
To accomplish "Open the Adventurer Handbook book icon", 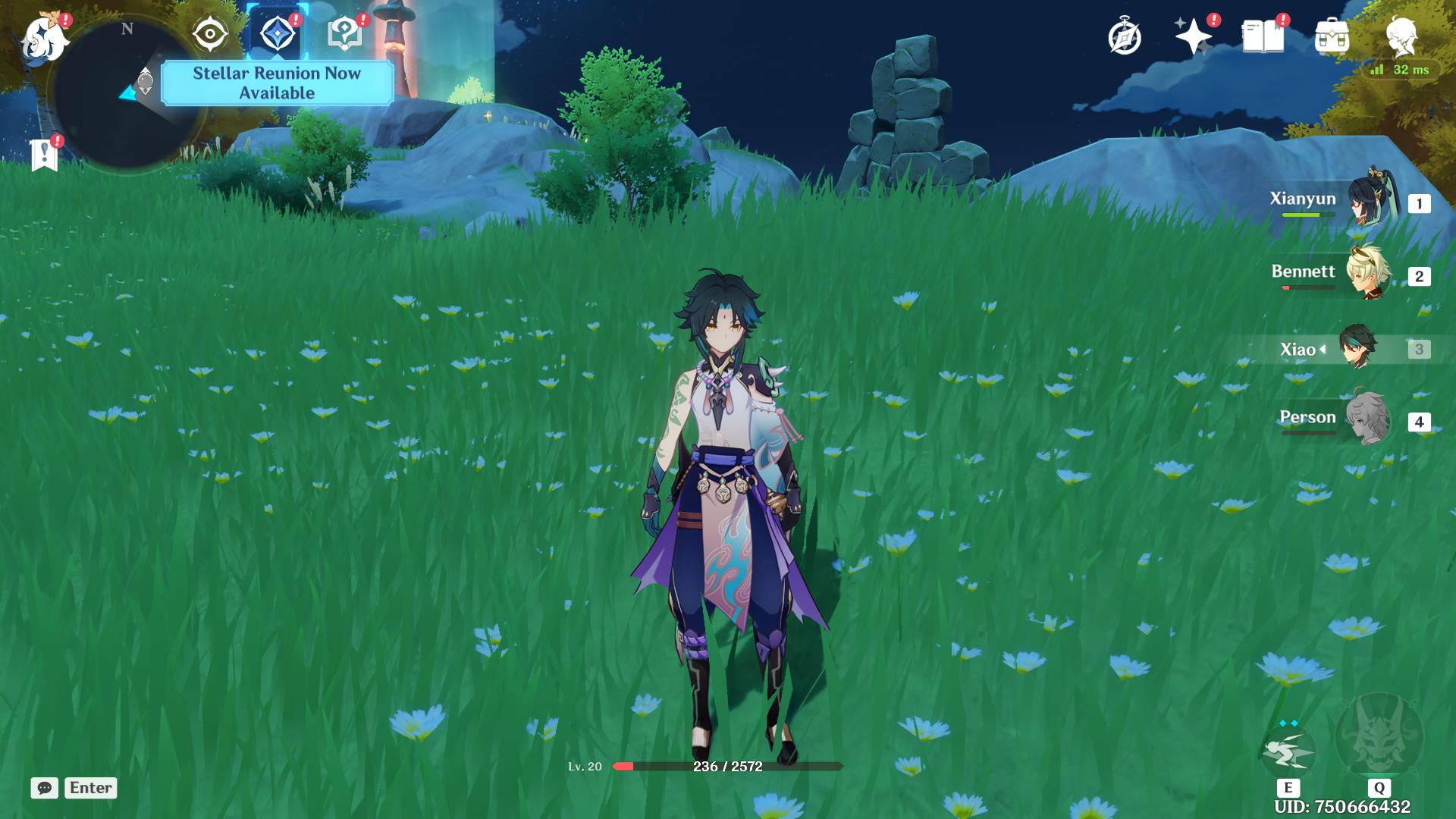I will click(x=1263, y=36).
